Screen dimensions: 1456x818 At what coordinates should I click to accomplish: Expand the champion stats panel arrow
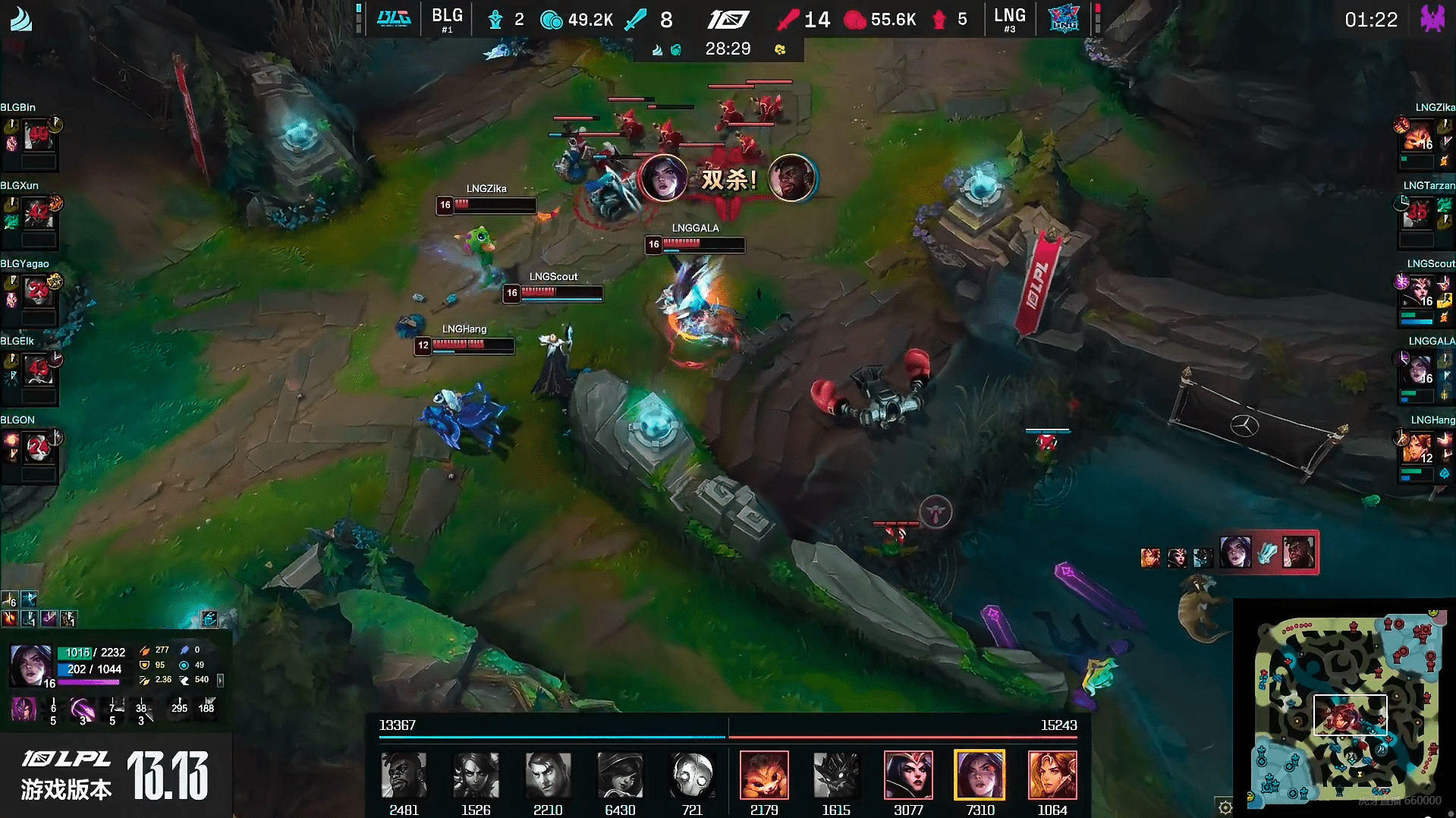221,681
